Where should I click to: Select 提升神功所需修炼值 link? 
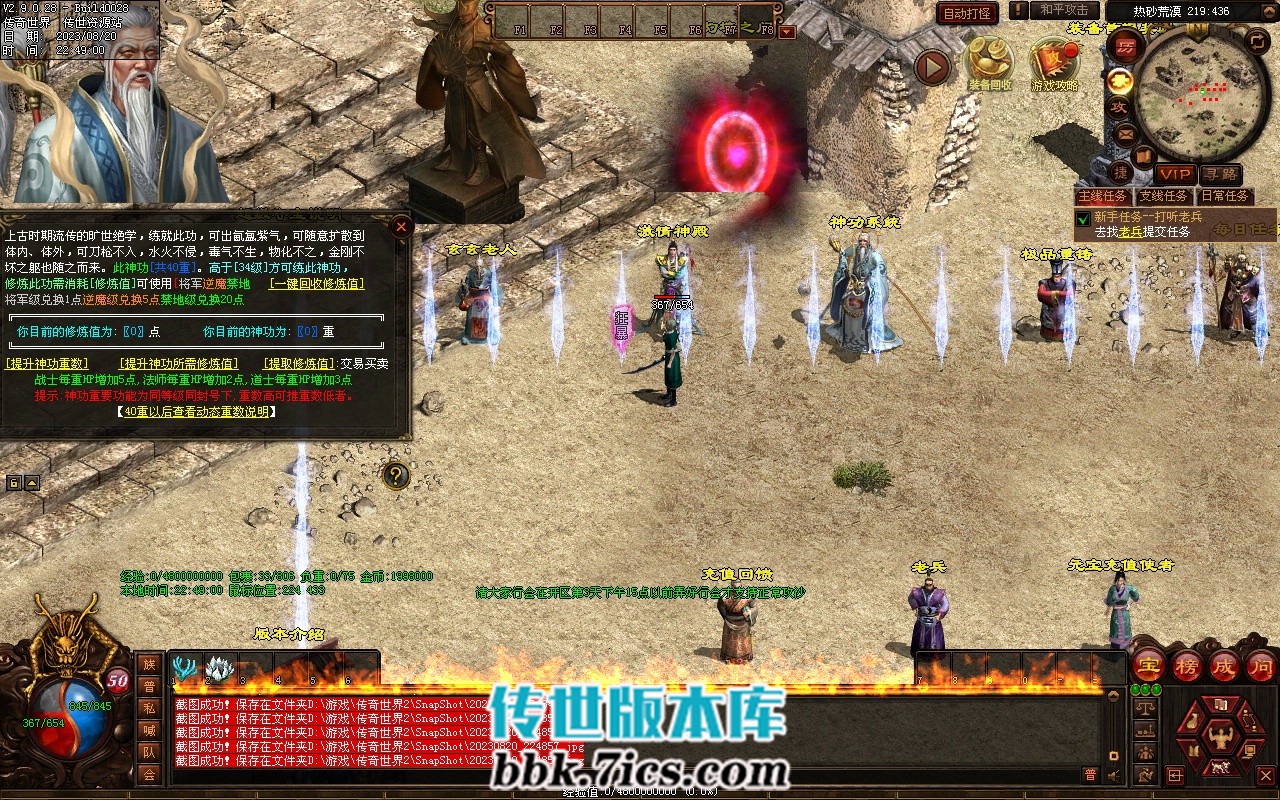tap(178, 364)
